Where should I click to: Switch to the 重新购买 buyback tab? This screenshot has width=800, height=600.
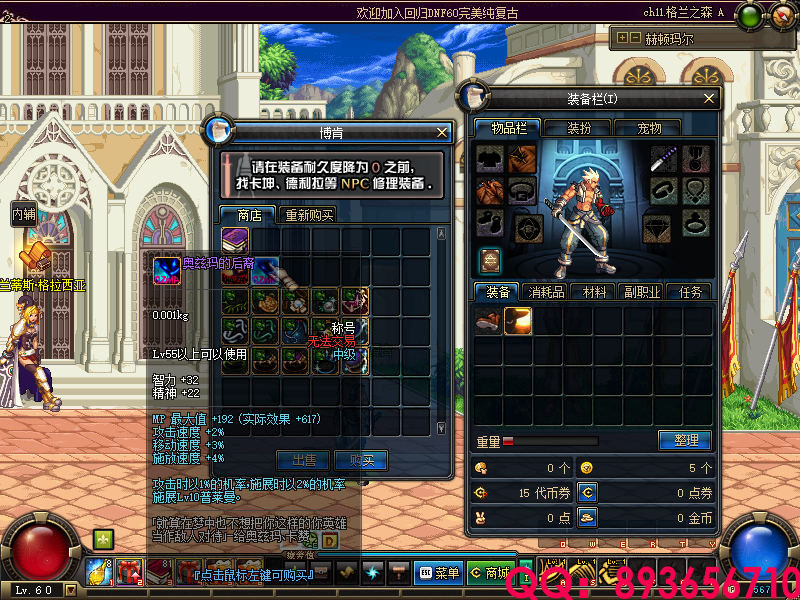pos(309,215)
